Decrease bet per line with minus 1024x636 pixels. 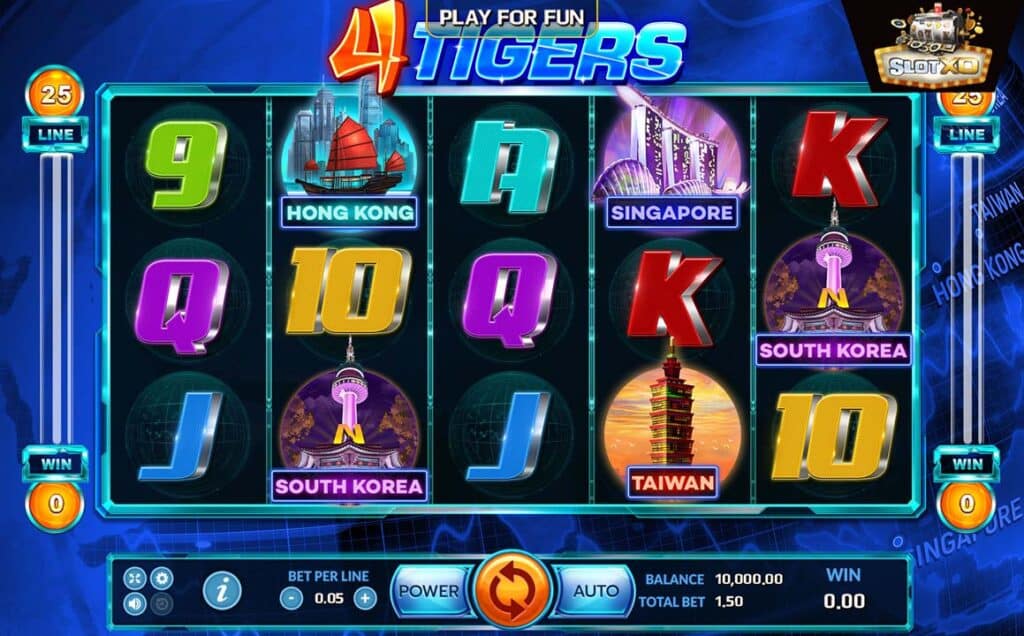[x=290, y=598]
